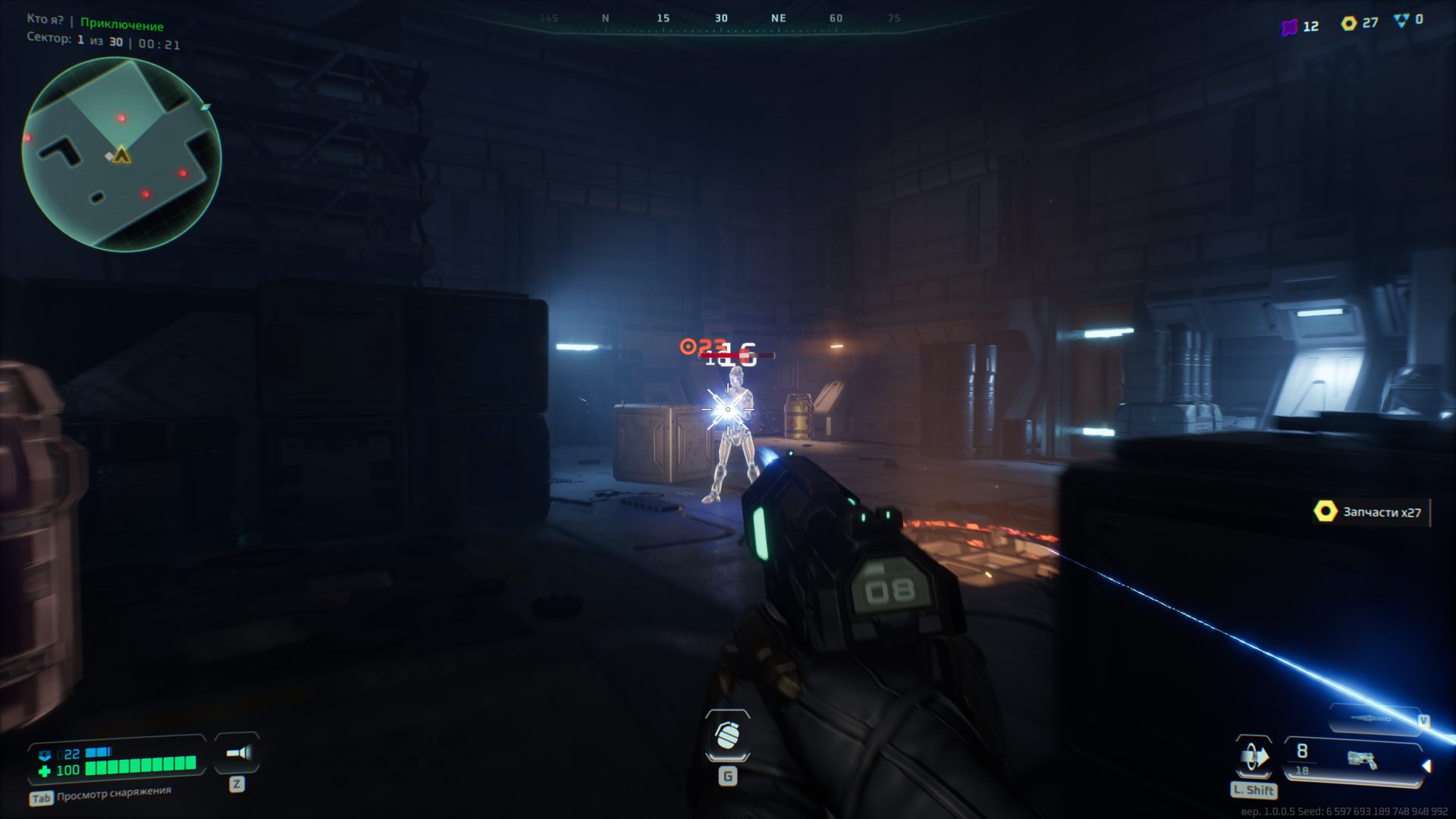1456x819 pixels.
Task: Select the flashlight icon near the Z keybind
Action: pos(238,753)
